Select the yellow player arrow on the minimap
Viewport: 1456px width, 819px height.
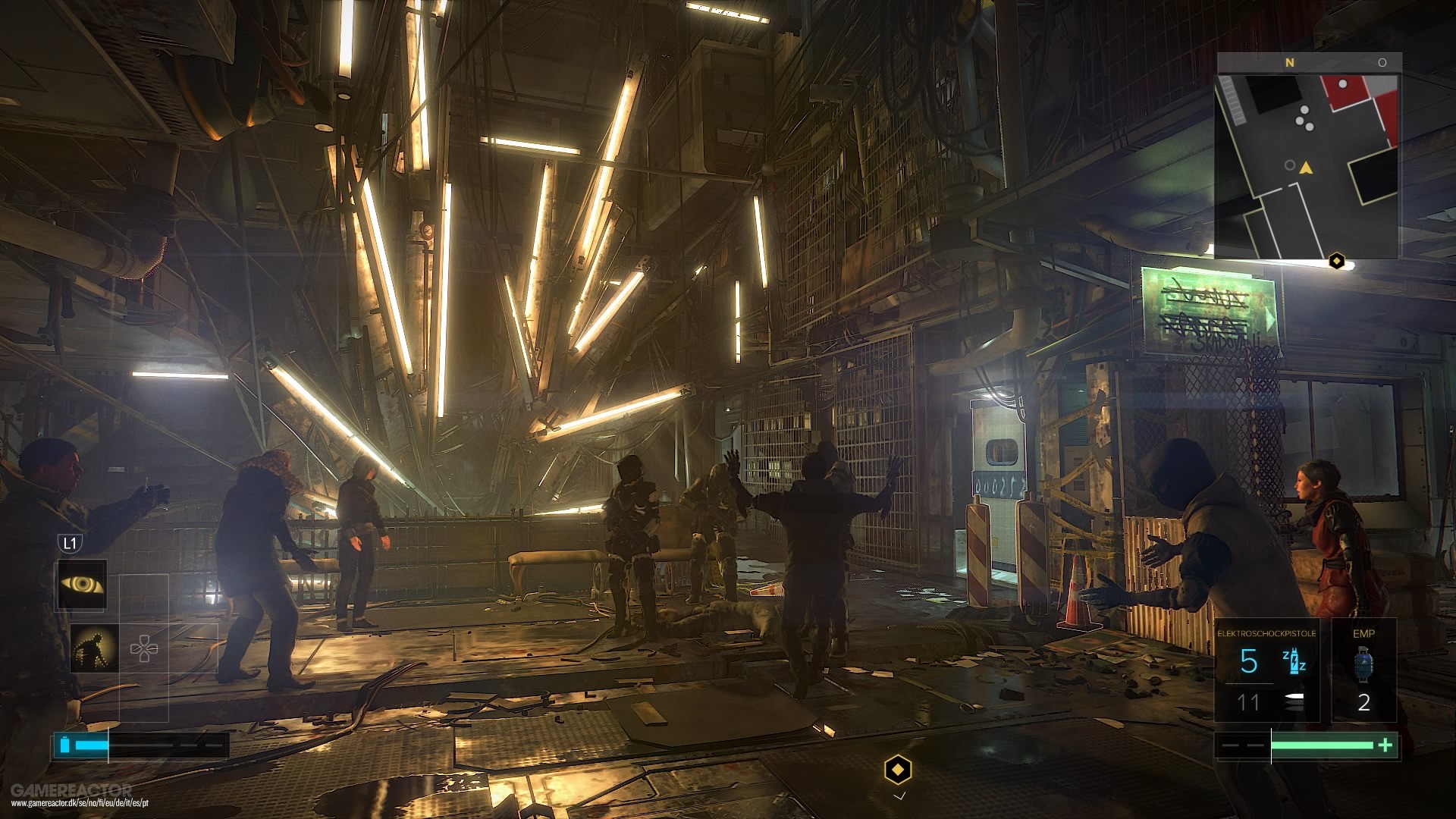pos(1306,168)
